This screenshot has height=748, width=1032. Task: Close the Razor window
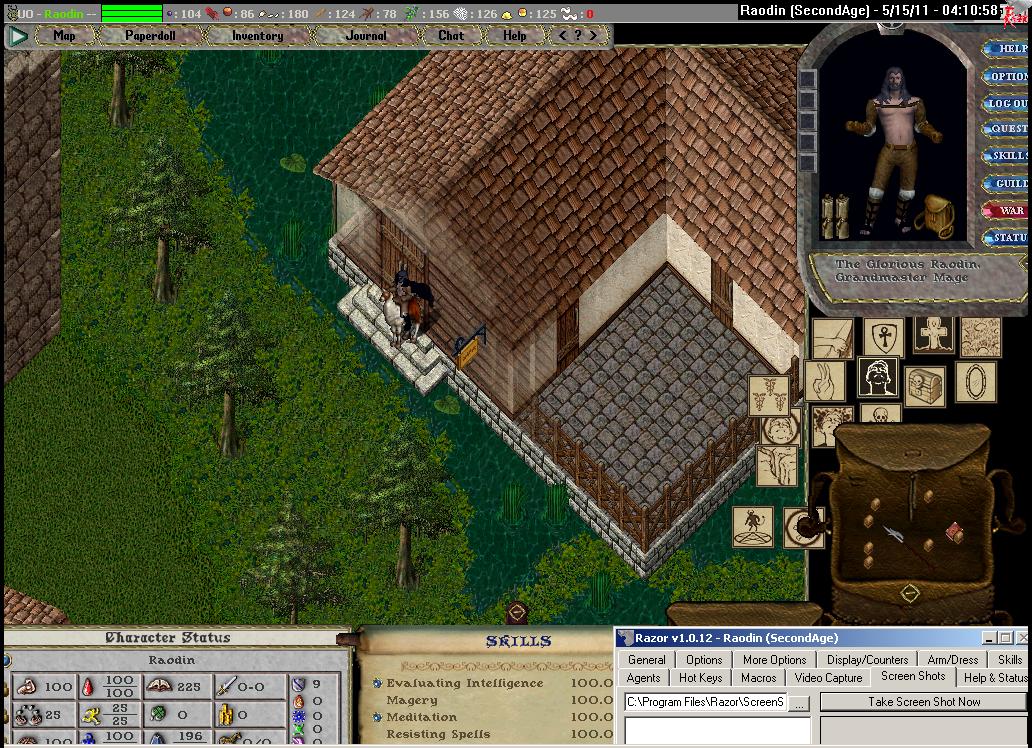point(1021,638)
